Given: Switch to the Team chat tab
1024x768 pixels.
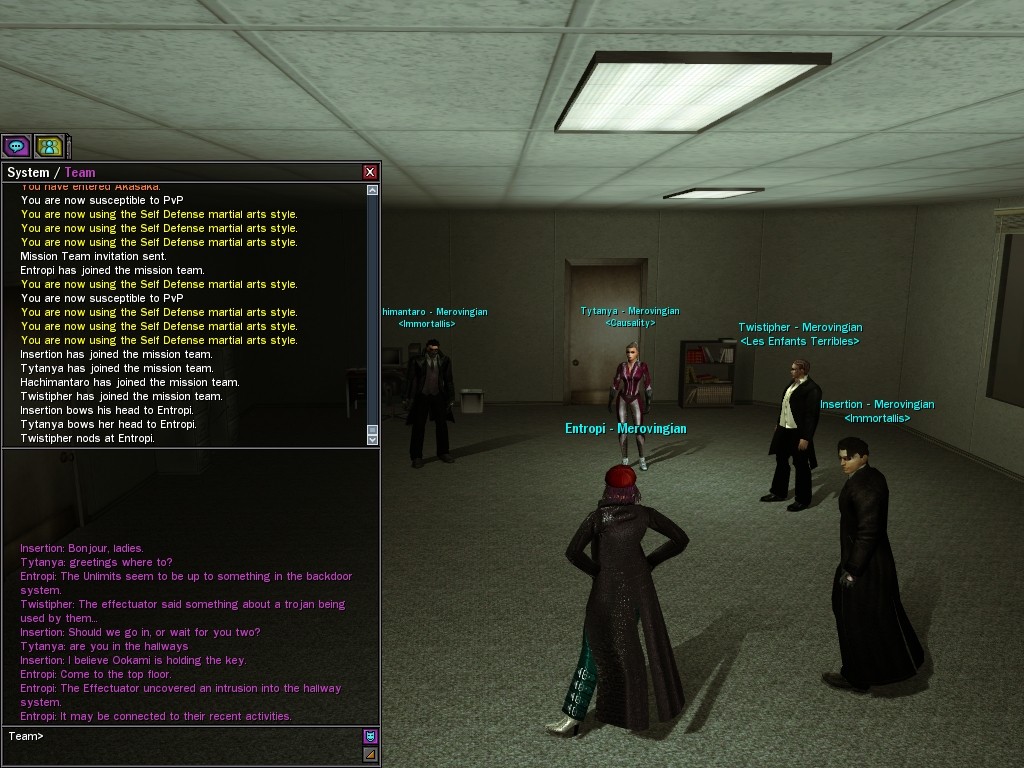Looking at the screenshot, I should click(80, 172).
